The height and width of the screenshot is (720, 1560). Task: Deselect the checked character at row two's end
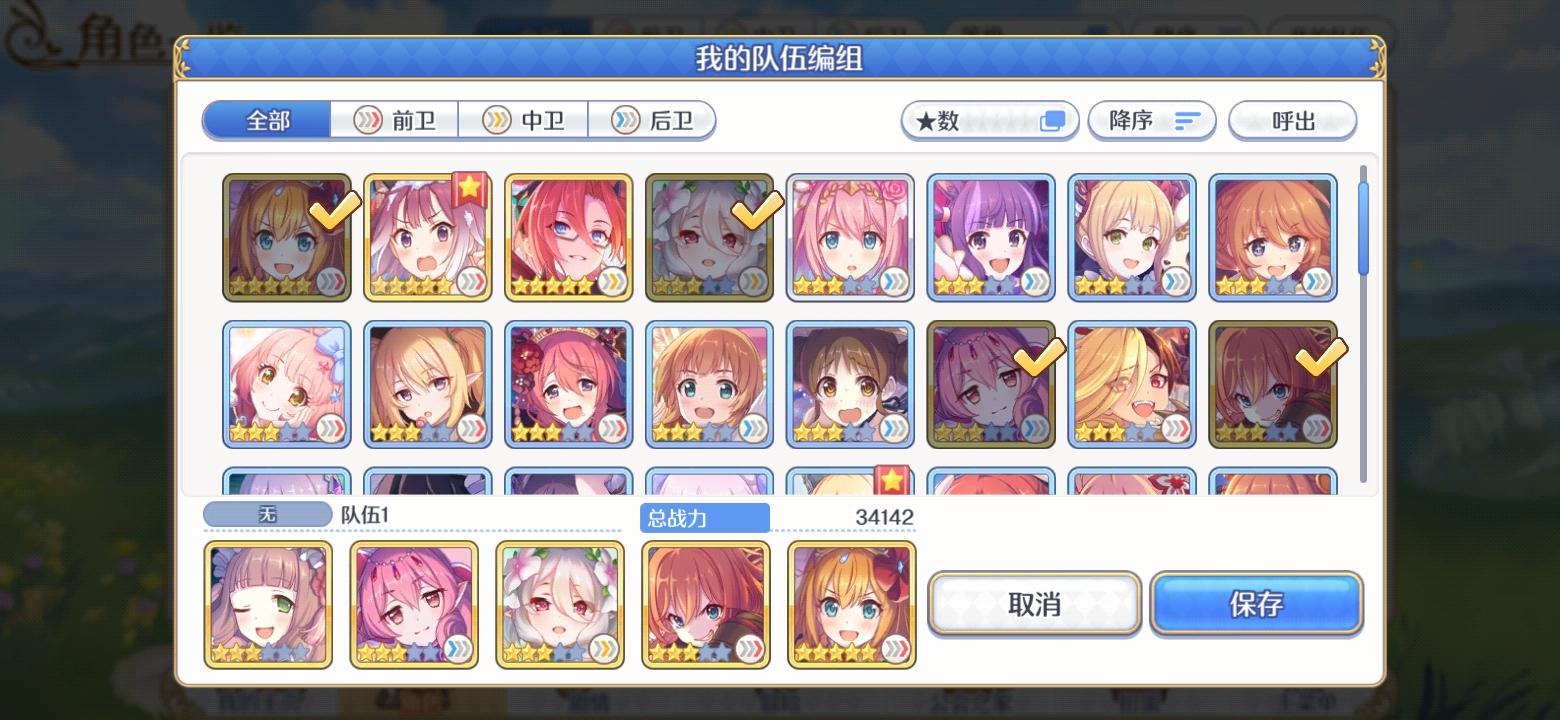pos(1273,383)
